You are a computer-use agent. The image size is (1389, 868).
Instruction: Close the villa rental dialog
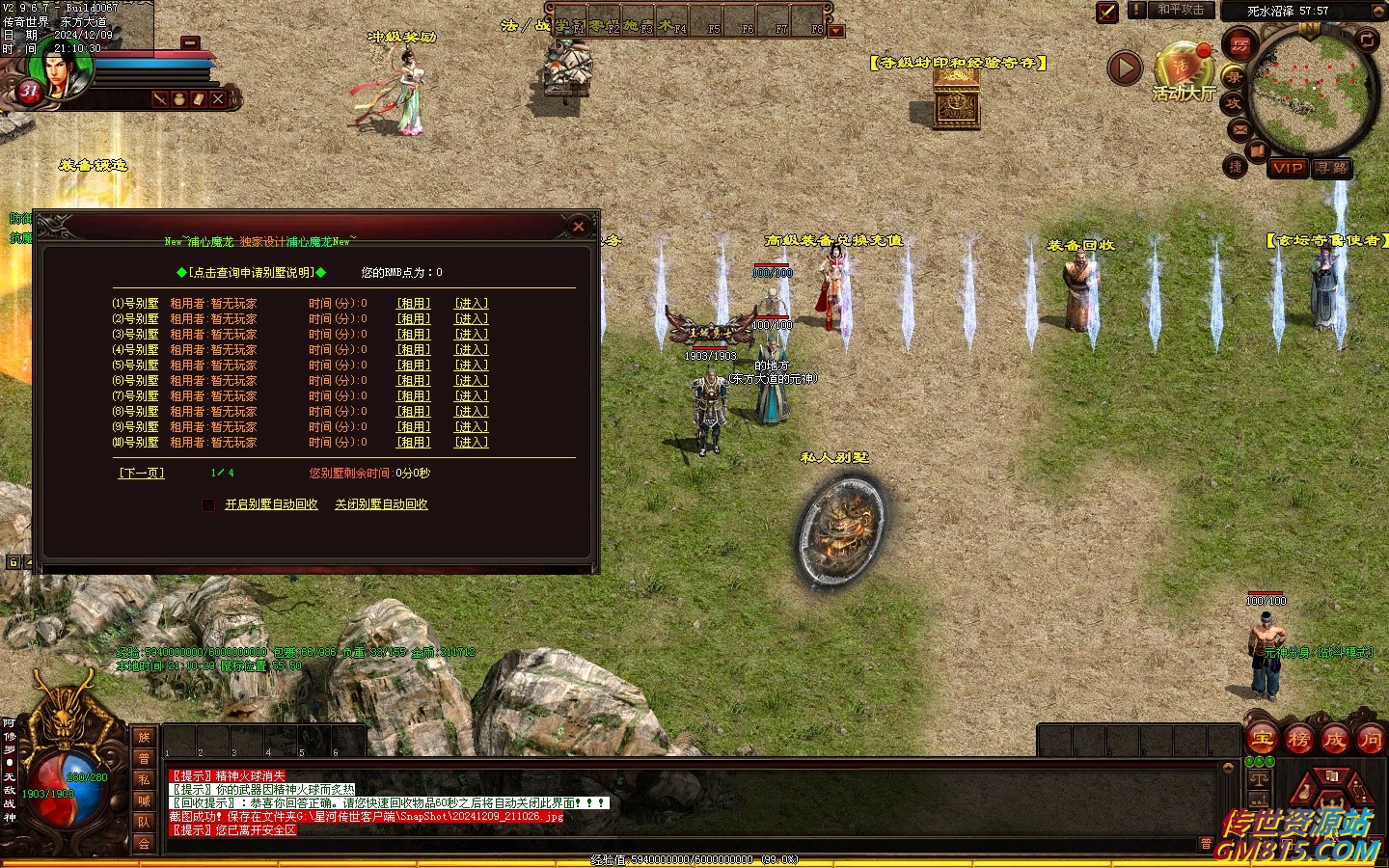tap(579, 227)
